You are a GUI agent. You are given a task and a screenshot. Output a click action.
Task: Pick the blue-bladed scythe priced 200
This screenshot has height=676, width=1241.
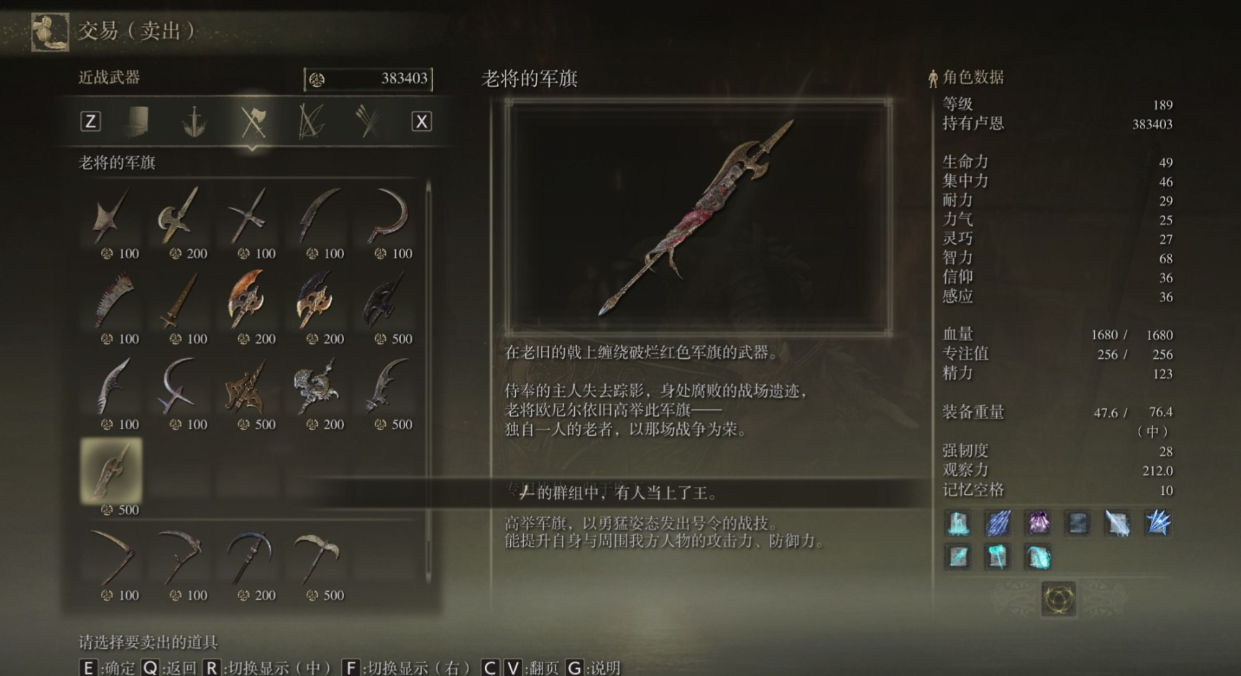pos(247,557)
